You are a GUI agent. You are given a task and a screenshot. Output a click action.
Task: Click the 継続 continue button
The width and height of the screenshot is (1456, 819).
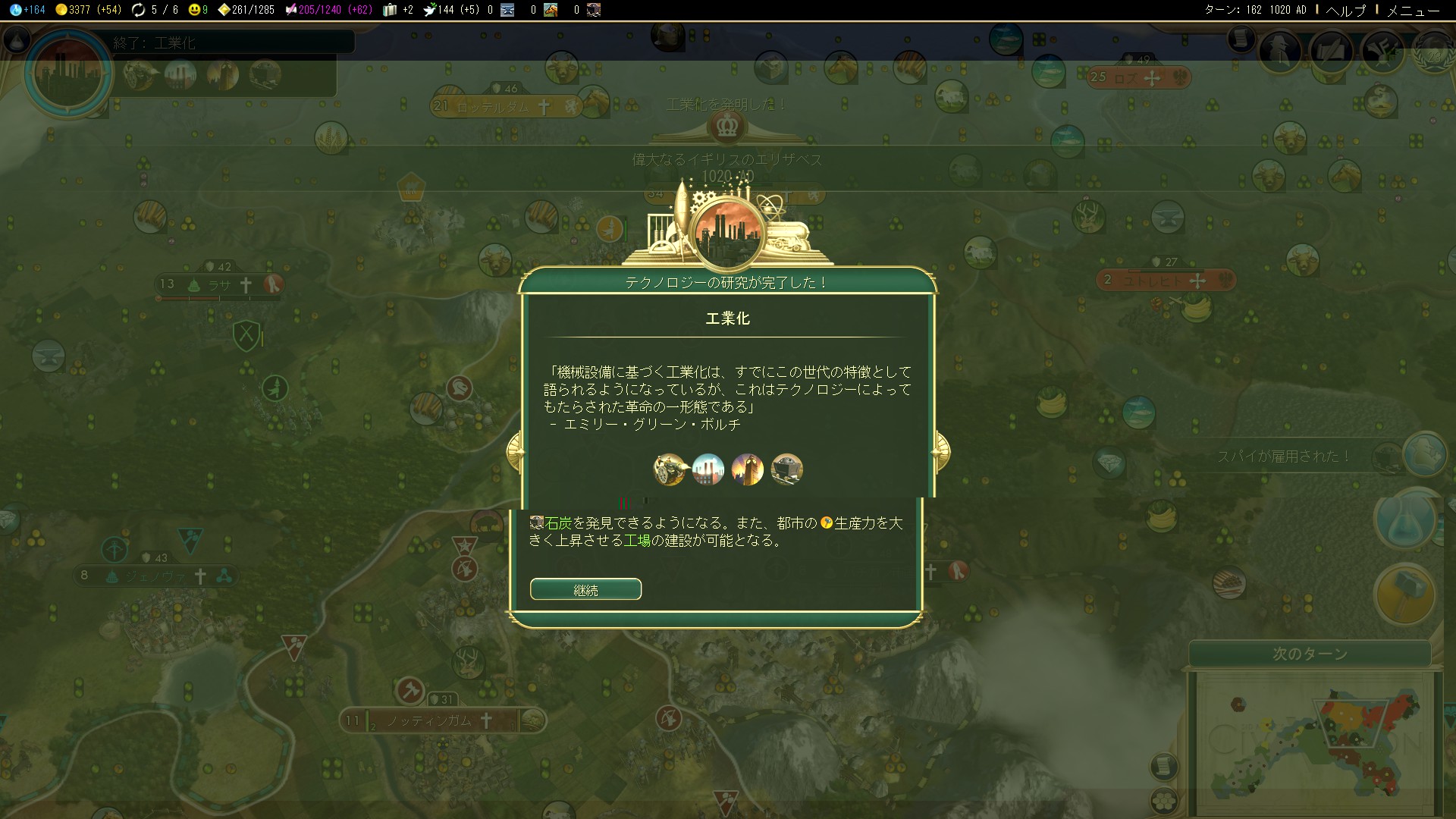585,589
